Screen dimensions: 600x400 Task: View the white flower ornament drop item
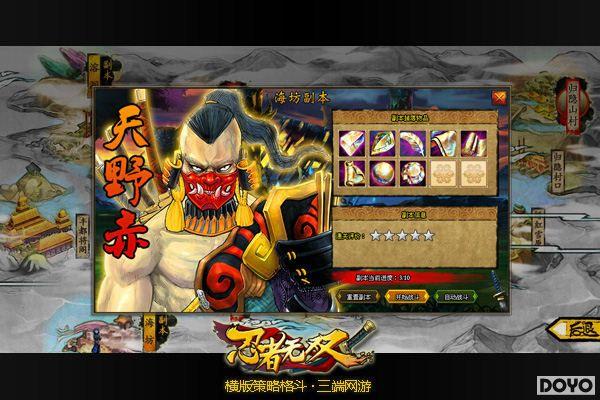coord(411,173)
